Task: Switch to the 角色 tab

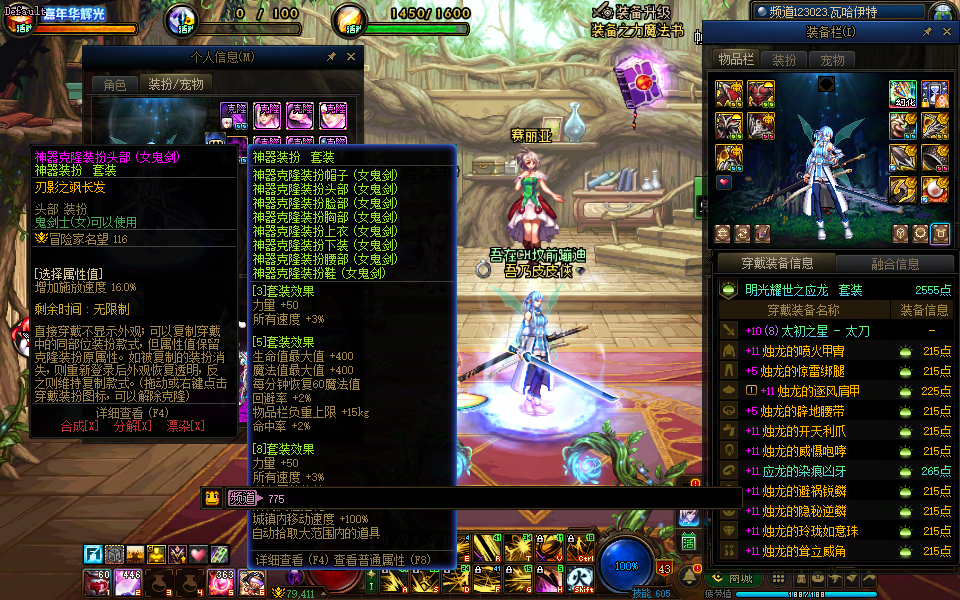Action: pos(115,85)
